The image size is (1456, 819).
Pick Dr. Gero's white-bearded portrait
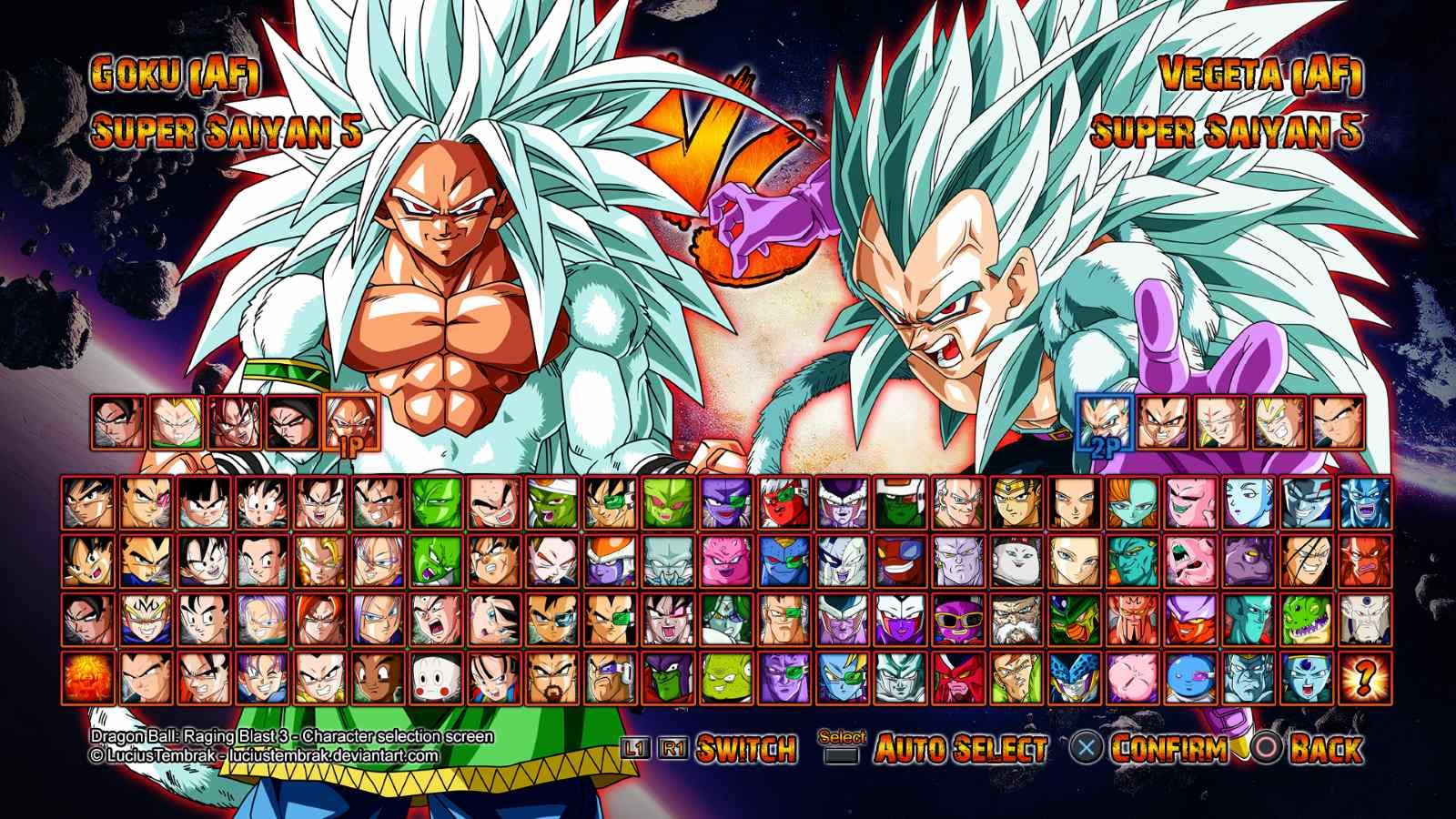1015,619
